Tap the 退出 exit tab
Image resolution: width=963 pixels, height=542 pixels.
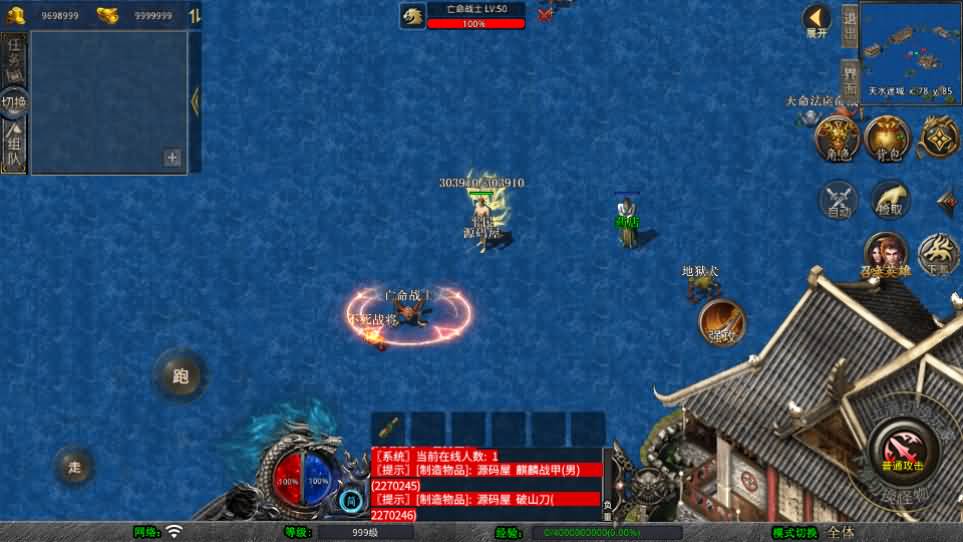click(849, 26)
